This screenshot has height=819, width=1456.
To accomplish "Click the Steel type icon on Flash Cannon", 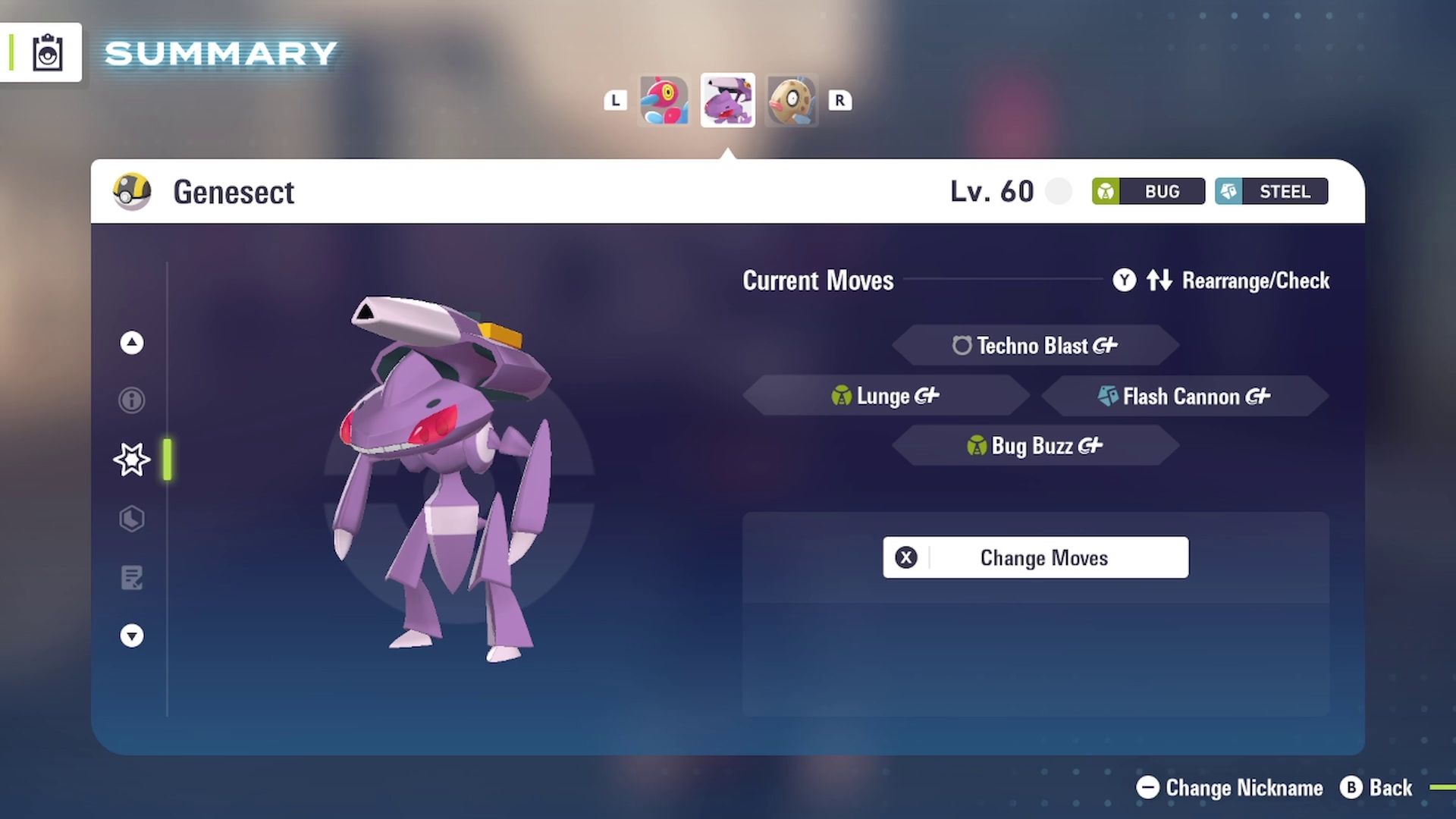I will 1107,396.
